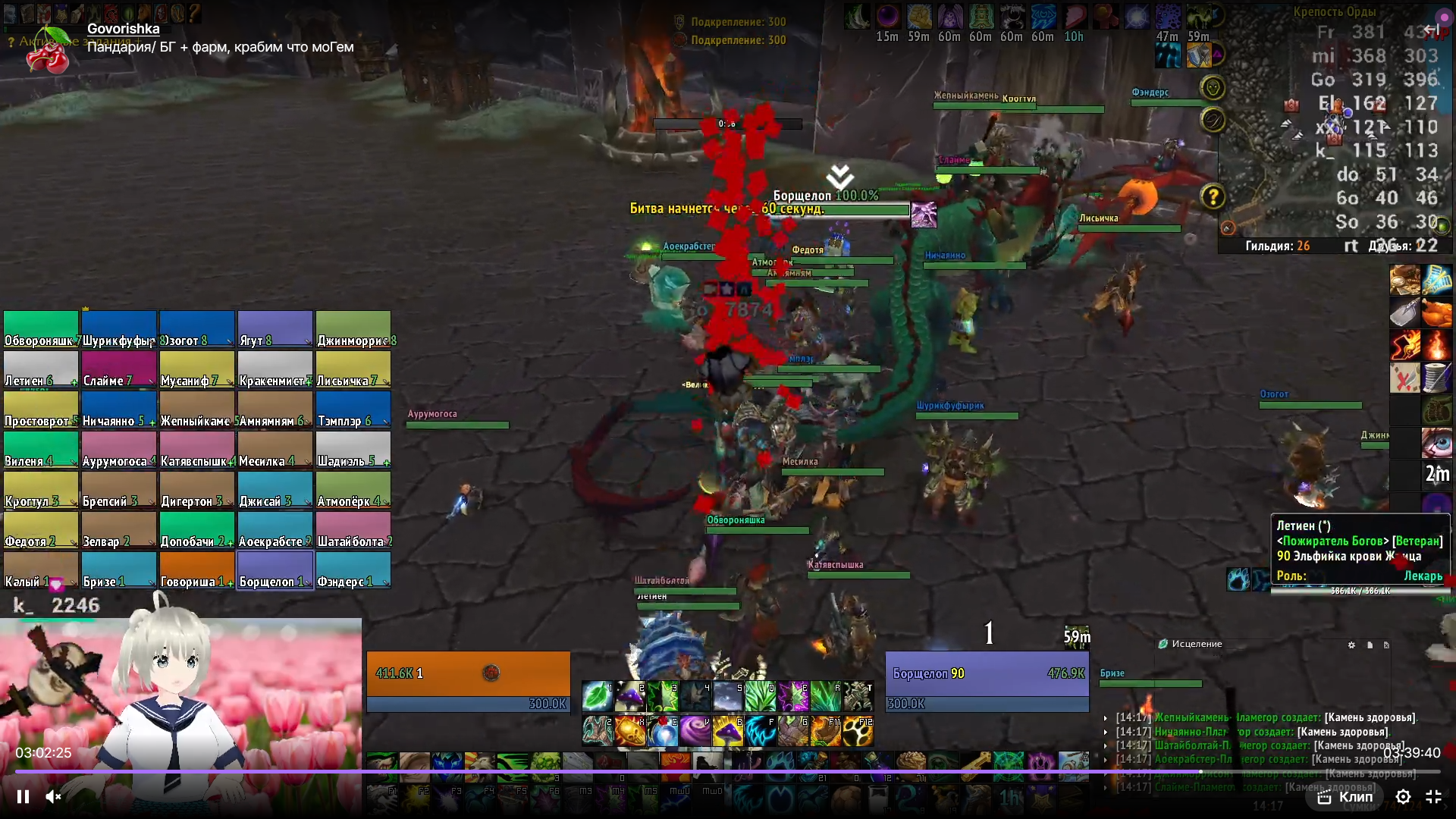Use the golden skull ability on X
The height and width of the screenshot is (819, 1456).
[x=630, y=731]
